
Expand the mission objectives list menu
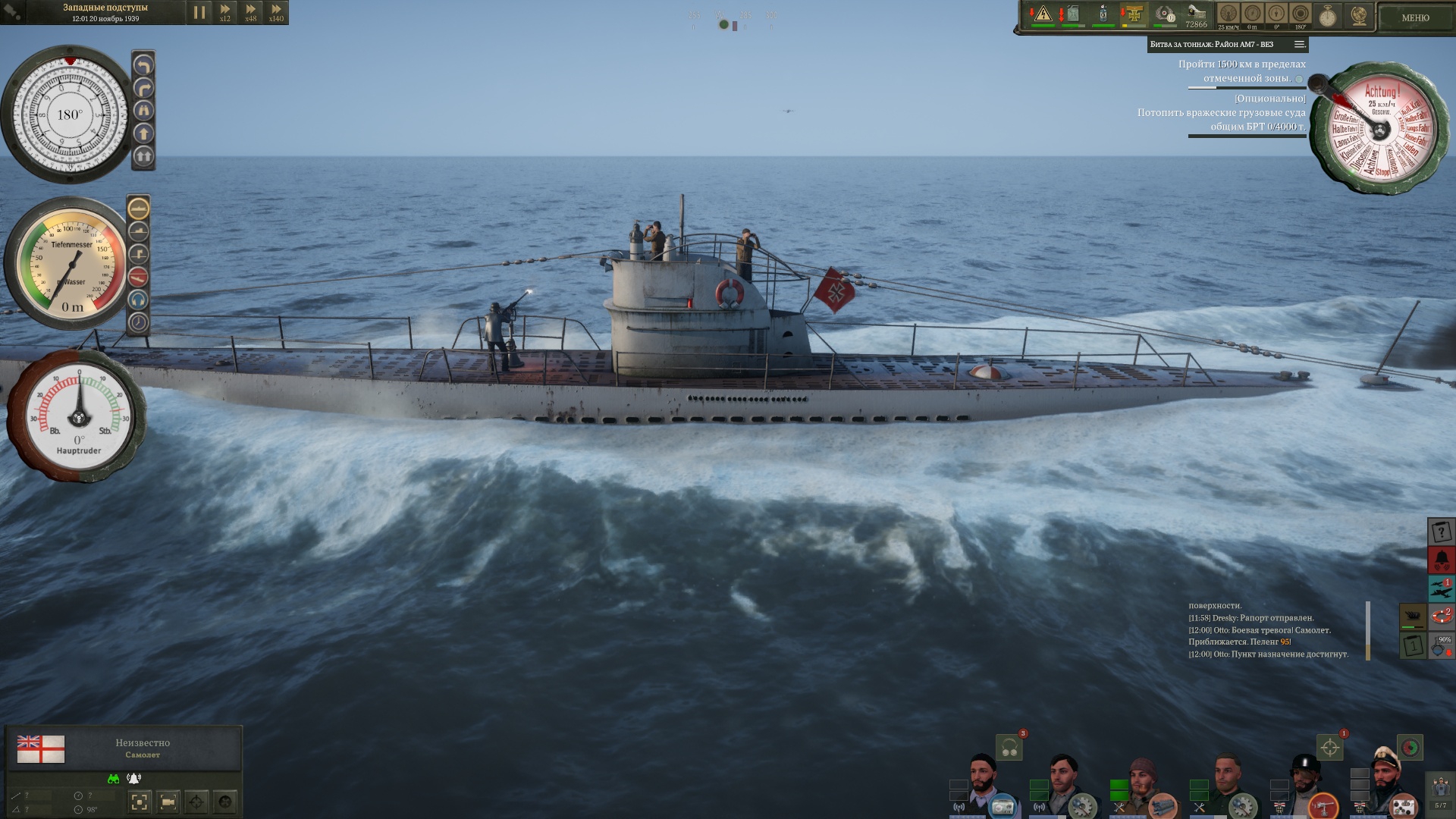(x=1299, y=44)
